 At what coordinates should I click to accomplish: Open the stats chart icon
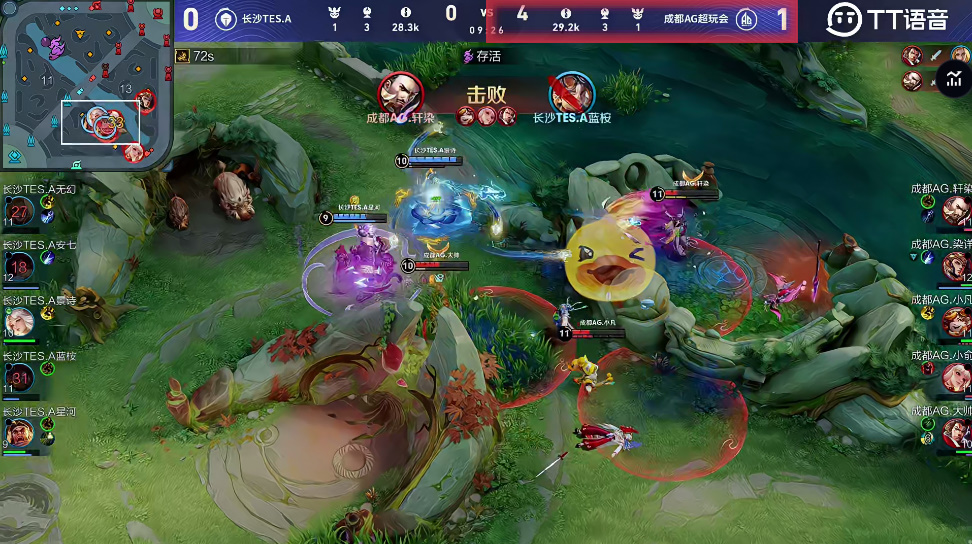point(952,78)
